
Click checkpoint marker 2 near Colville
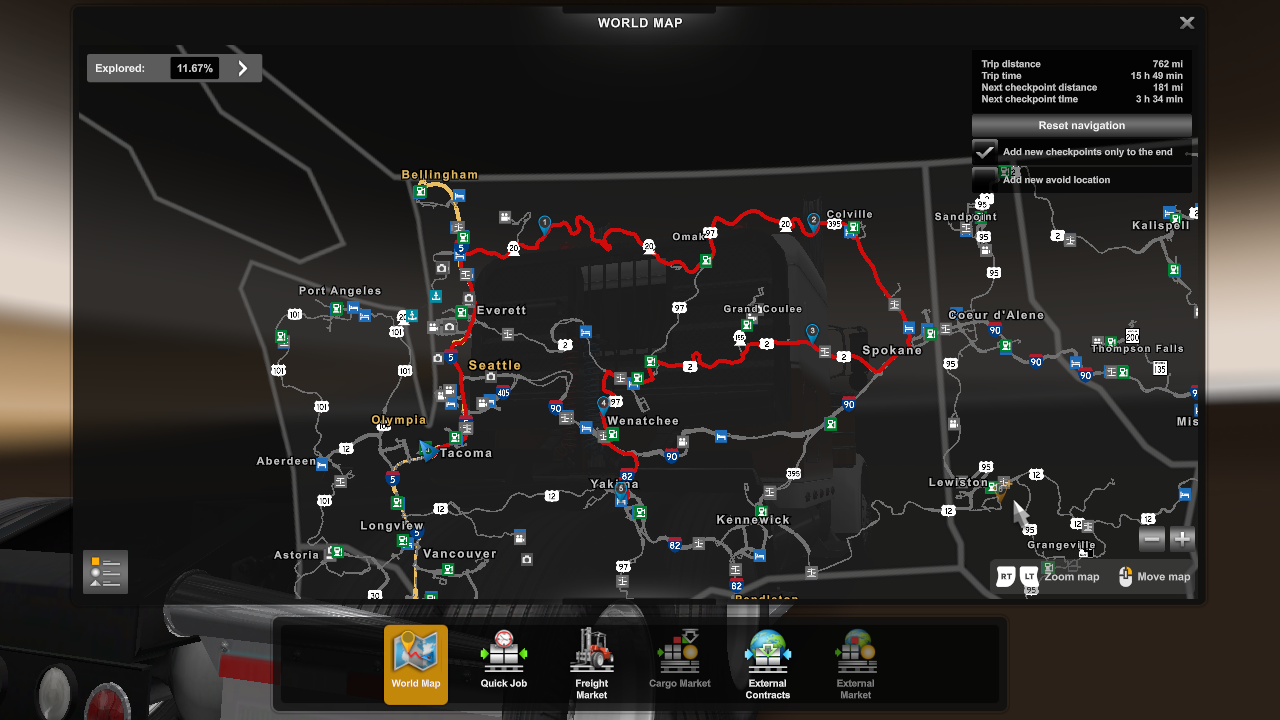tap(814, 221)
